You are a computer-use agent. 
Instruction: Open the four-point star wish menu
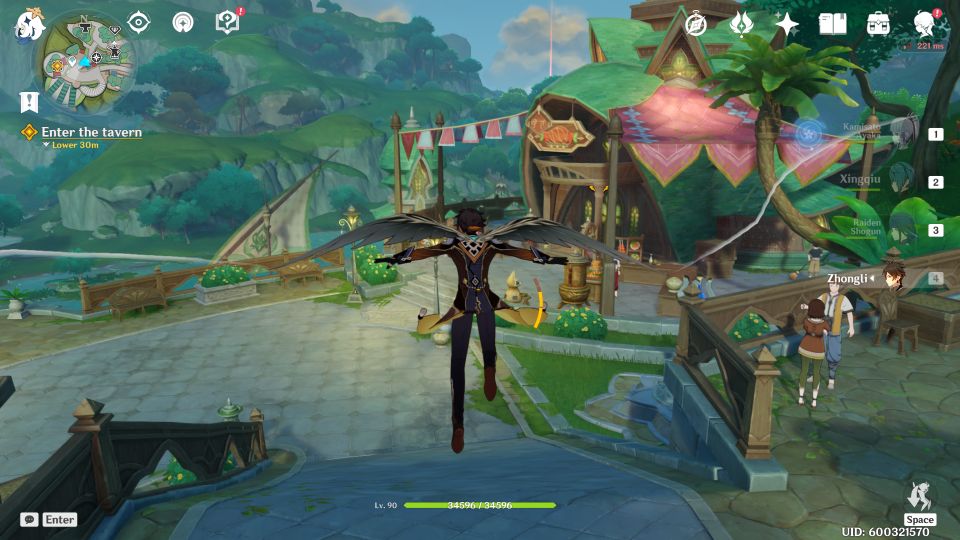tap(787, 24)
